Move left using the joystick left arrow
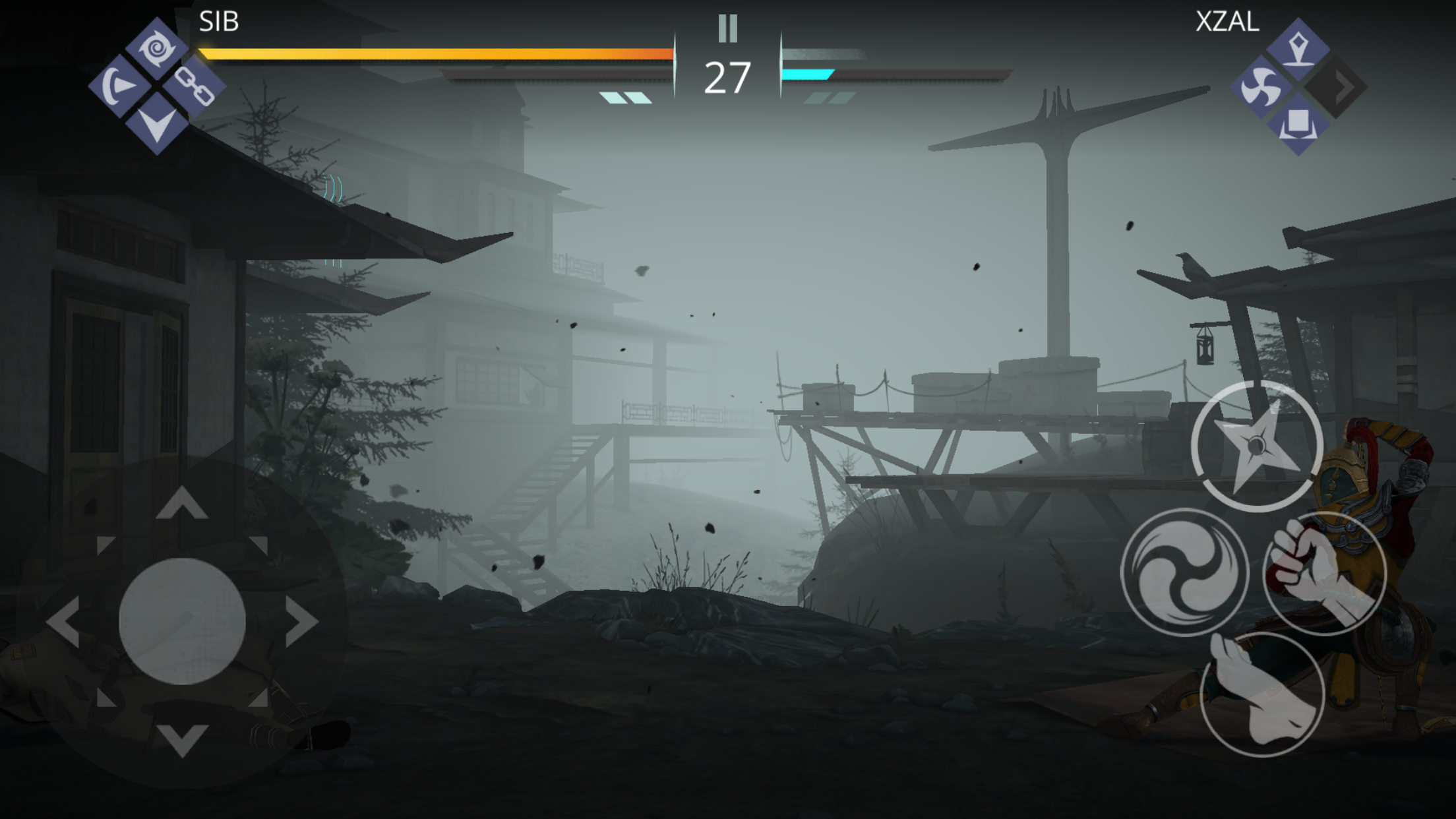 (63, 621)
